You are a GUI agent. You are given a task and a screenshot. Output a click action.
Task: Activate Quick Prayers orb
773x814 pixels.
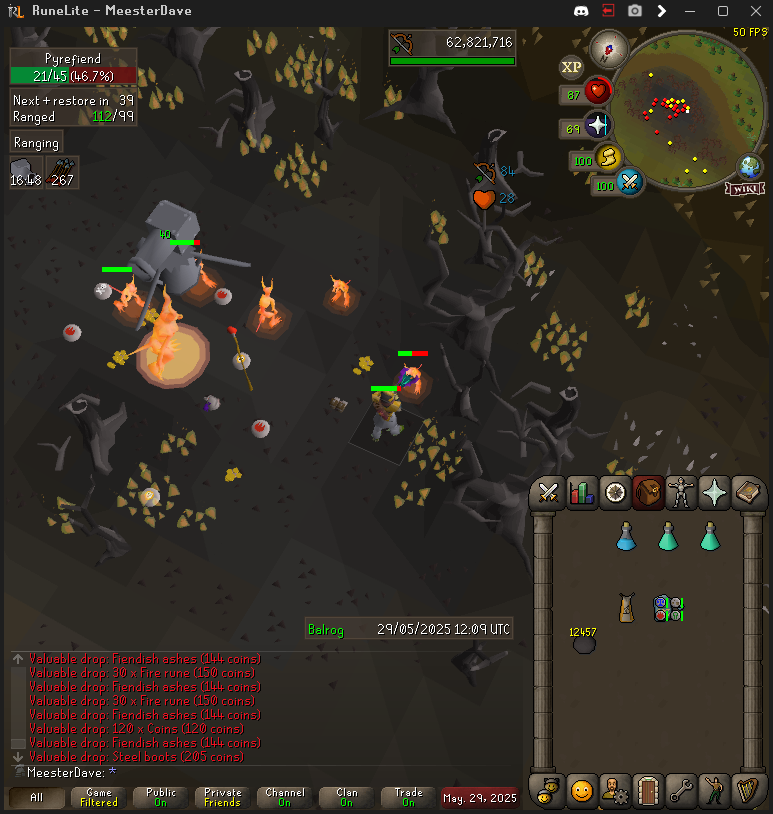coord(598,126)
